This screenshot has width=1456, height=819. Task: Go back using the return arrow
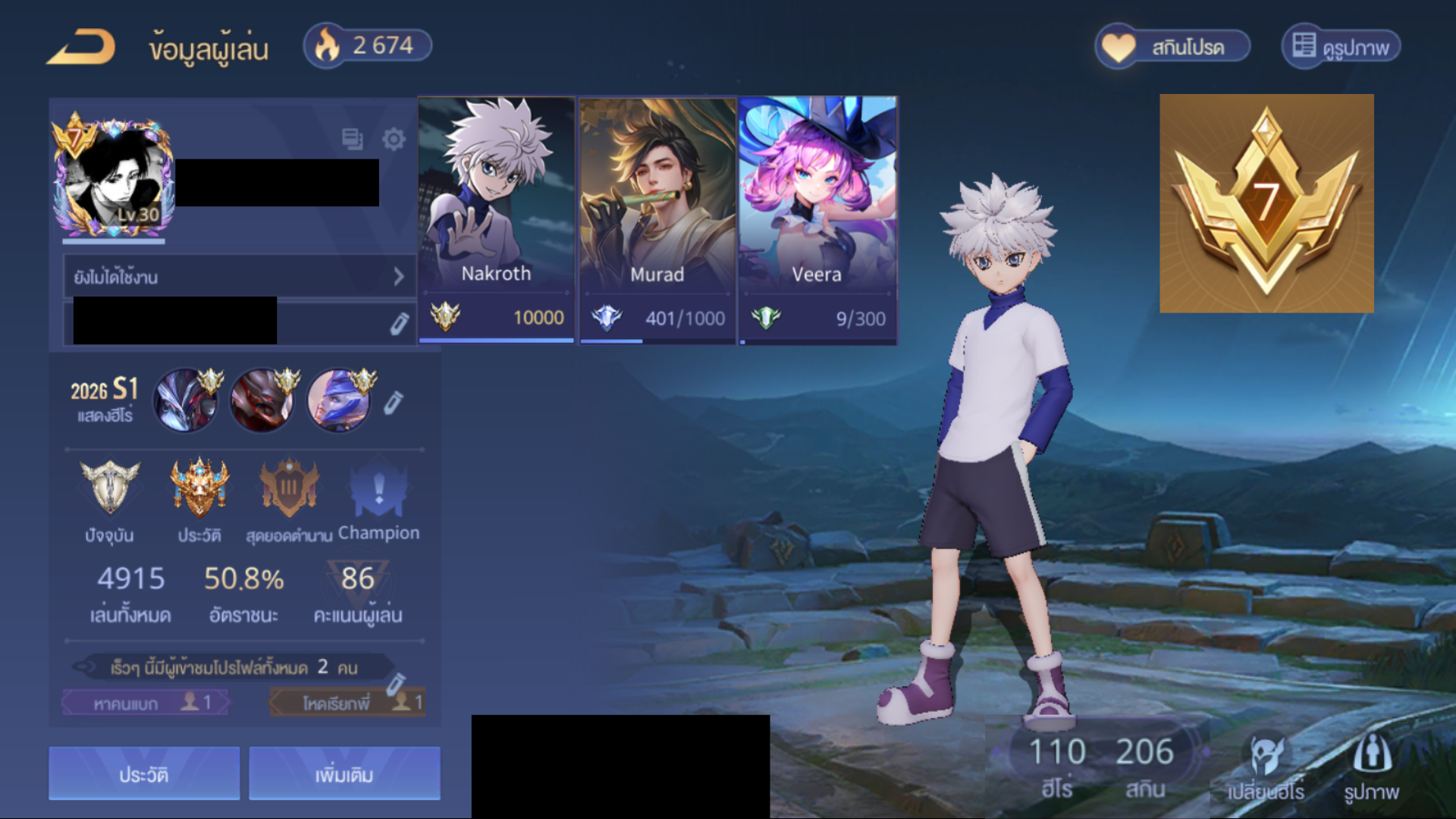point(82,47)
